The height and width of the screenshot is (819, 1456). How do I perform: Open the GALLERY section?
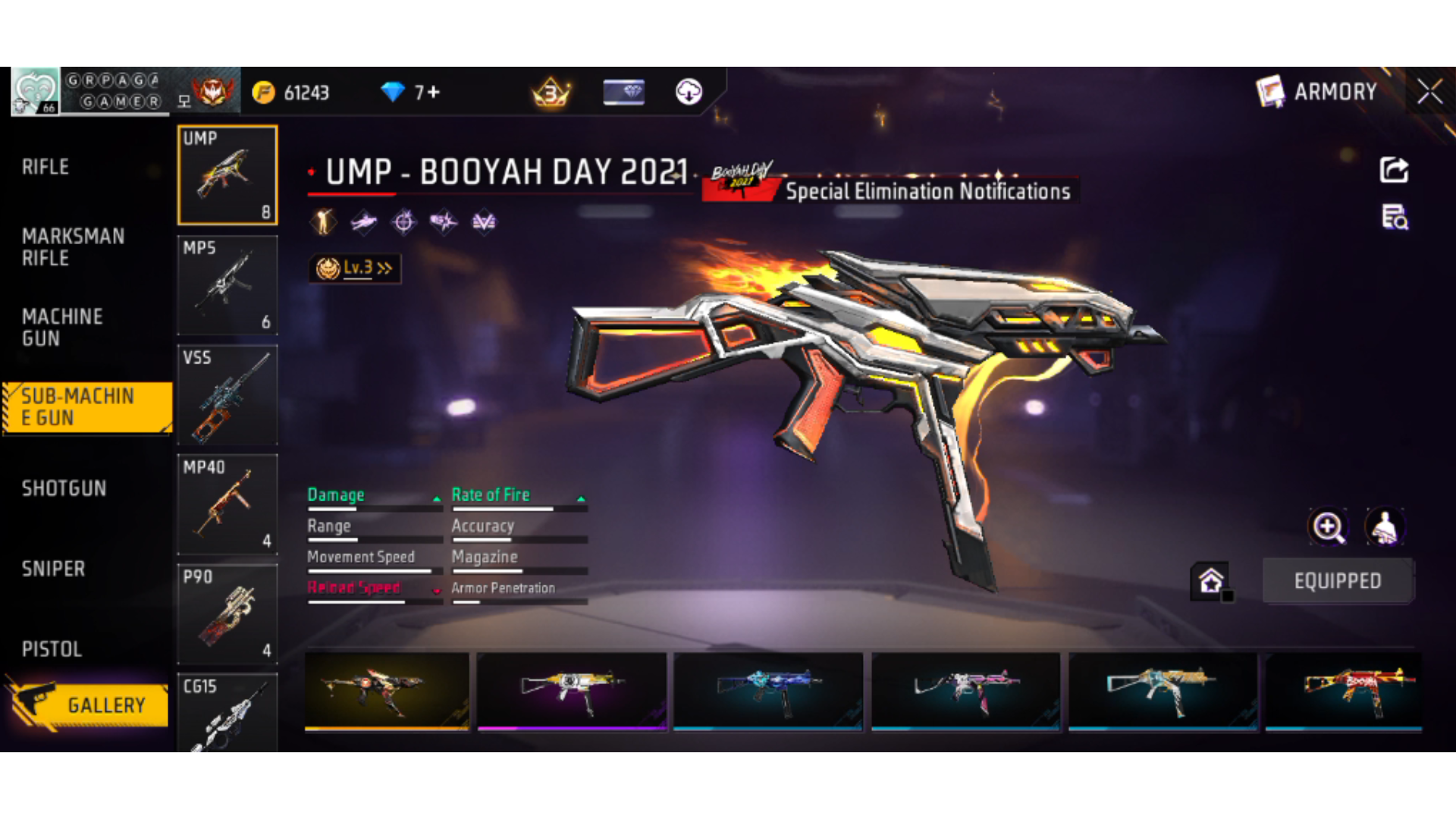coord(106,704)
